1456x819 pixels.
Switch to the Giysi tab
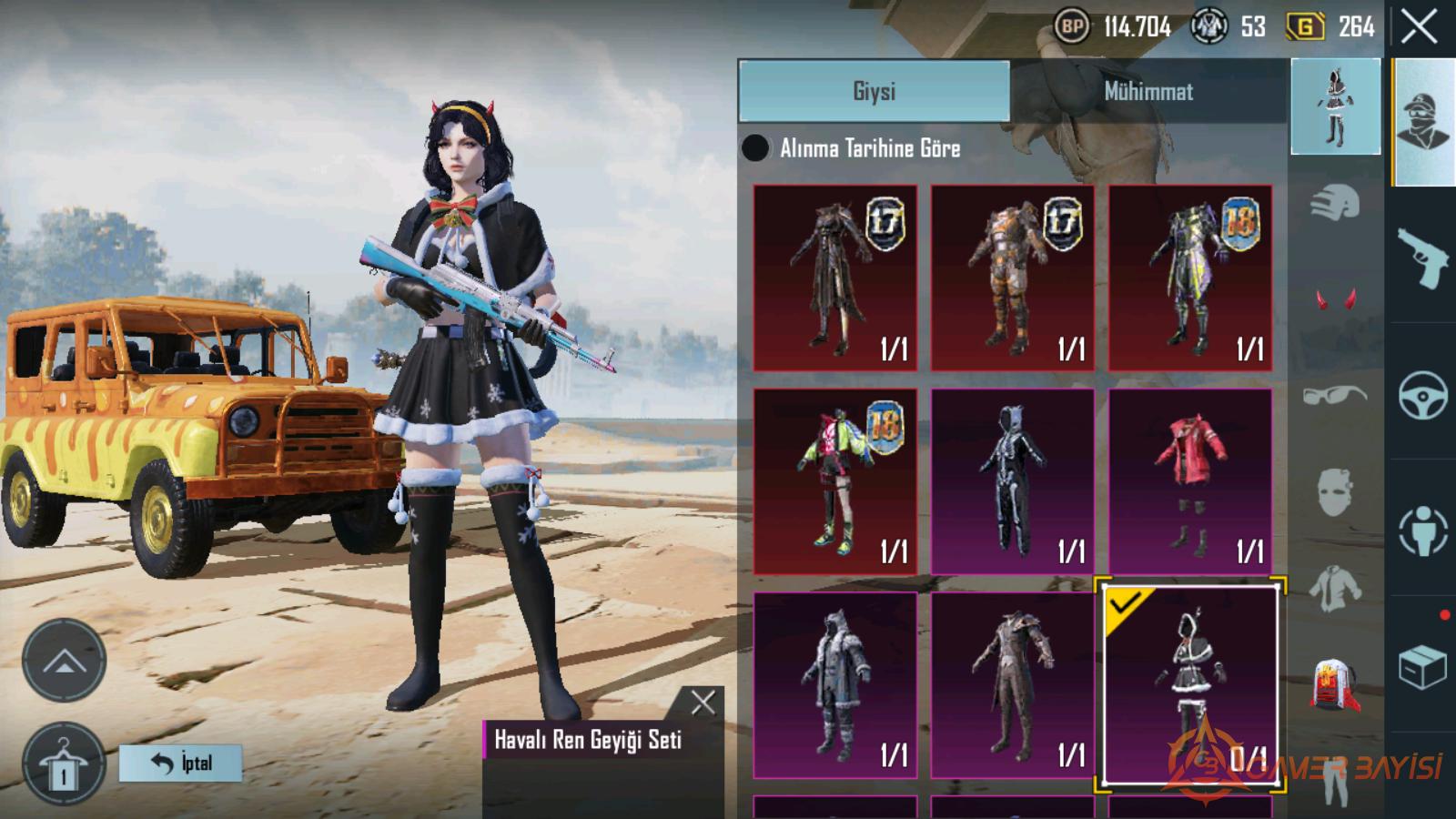[x=874, y=91]
